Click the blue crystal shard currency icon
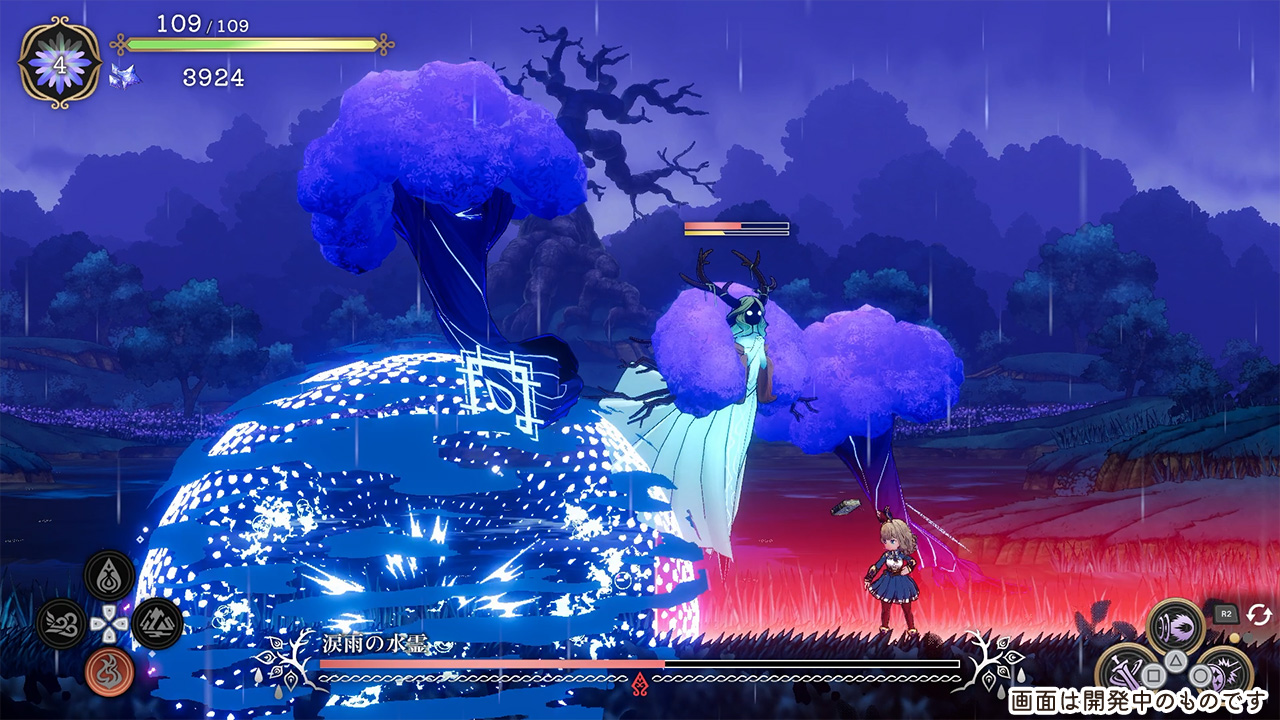The width and height of the screenshot is (1280, 720). 125,77
